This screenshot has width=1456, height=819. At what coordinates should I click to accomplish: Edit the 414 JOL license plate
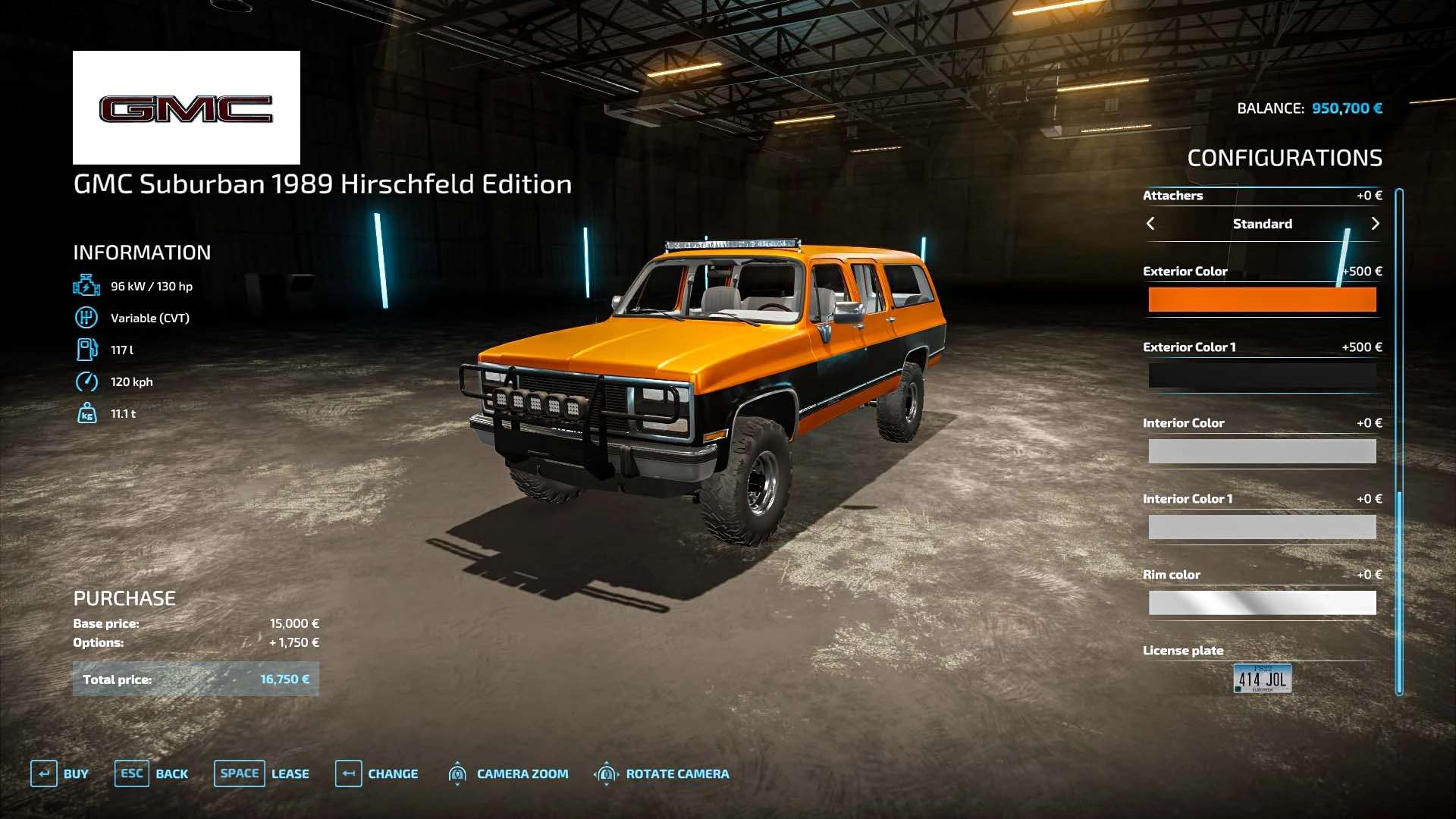(x=1262, y=679)
